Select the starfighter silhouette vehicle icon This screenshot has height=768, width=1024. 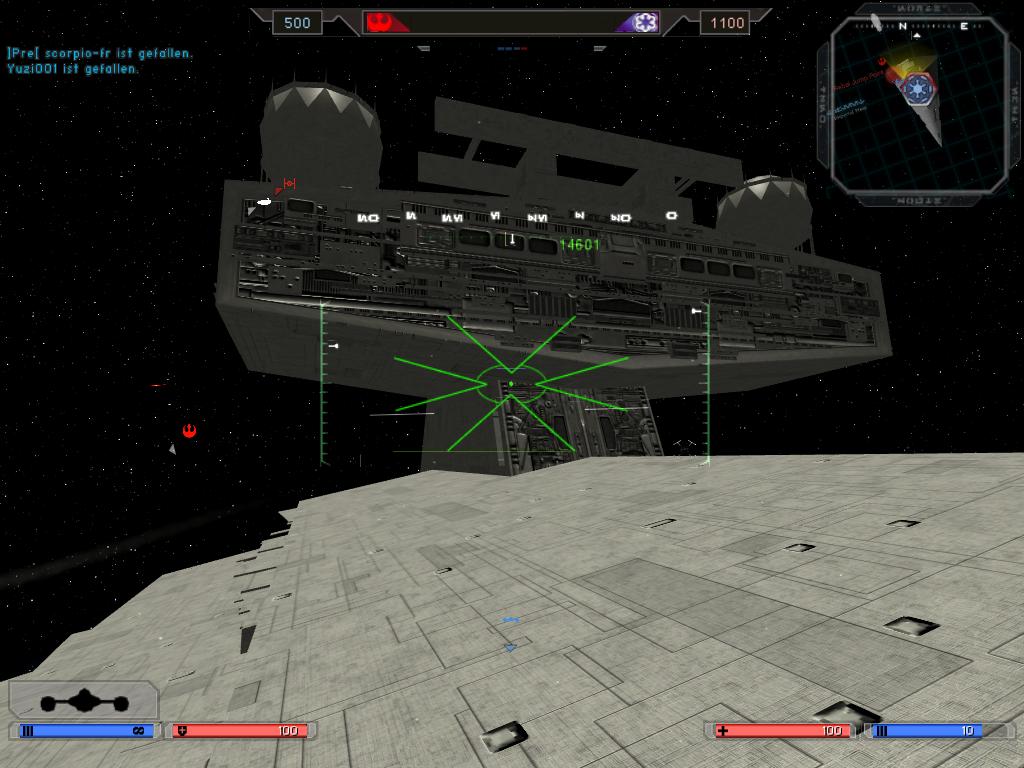83,701
